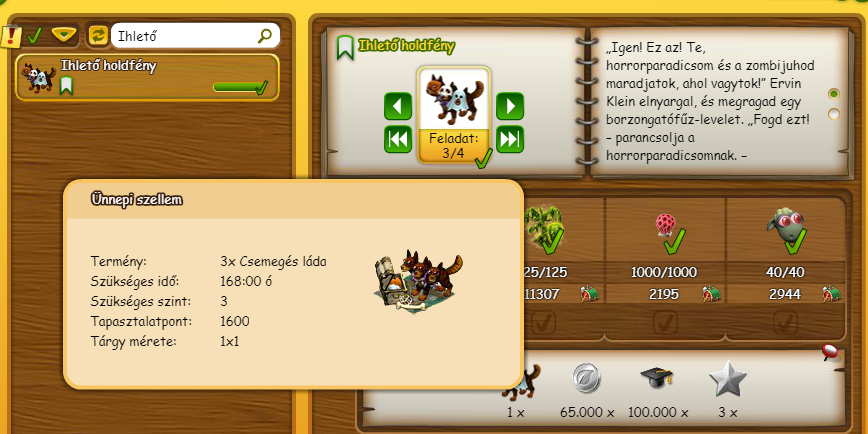Toggle the green checkmark quest filter
This screenshot has width=868, height=434.
pyautogui.click(x=34, y=36)
